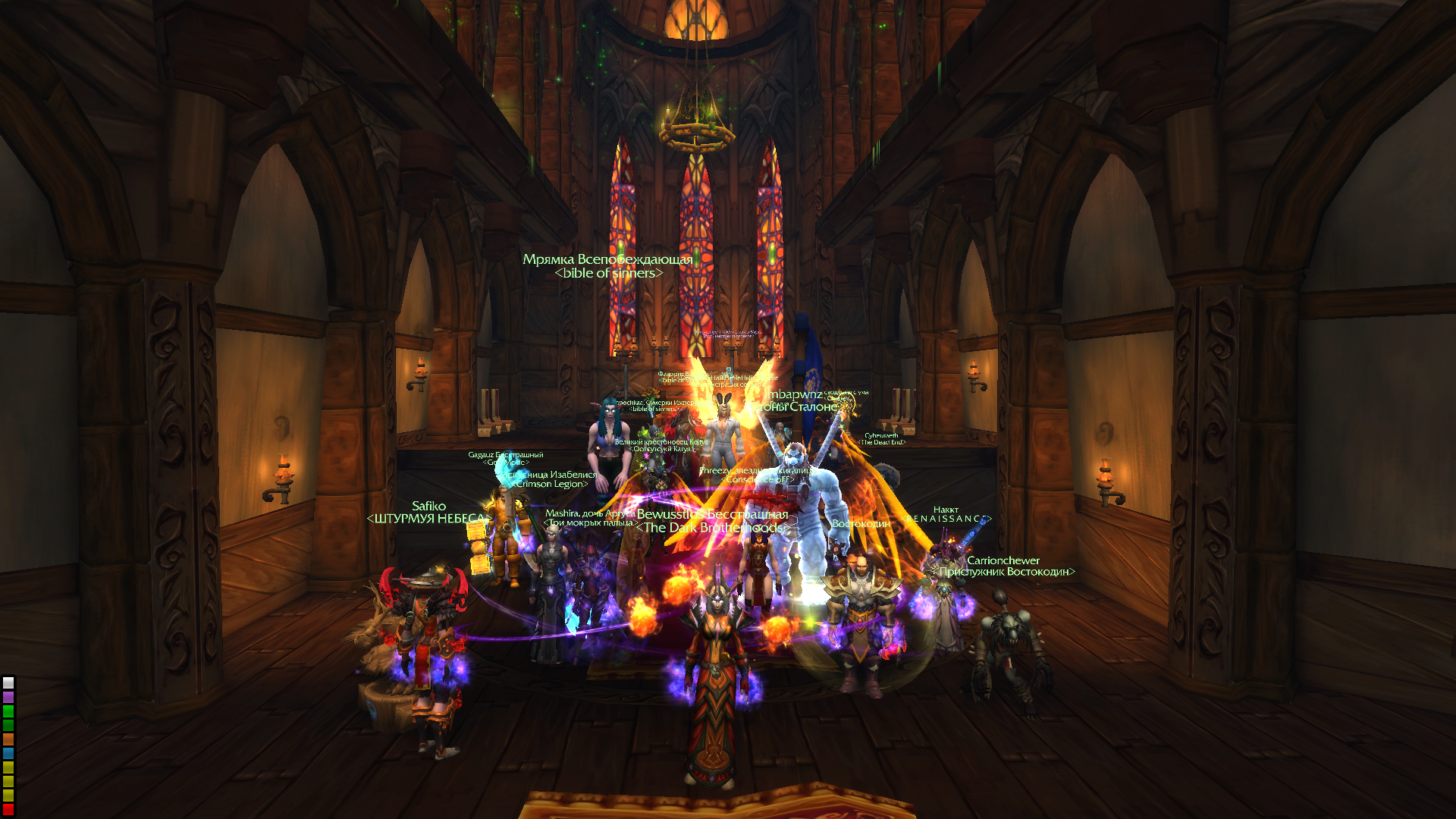This screenshot has width=1456, height=819.
Task: Choose the dark green raid frame square
Action: click(x=8, y=725)
